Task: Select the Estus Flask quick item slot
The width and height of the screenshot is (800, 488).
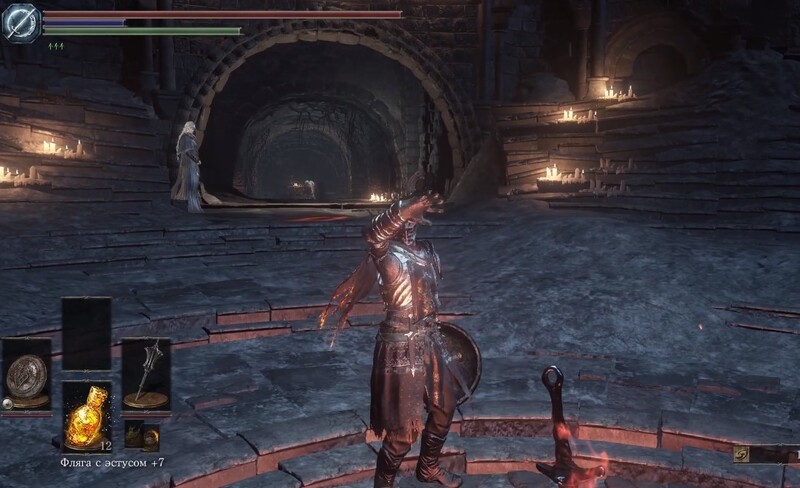Action: pyautogui.click(x=86, y=413)
